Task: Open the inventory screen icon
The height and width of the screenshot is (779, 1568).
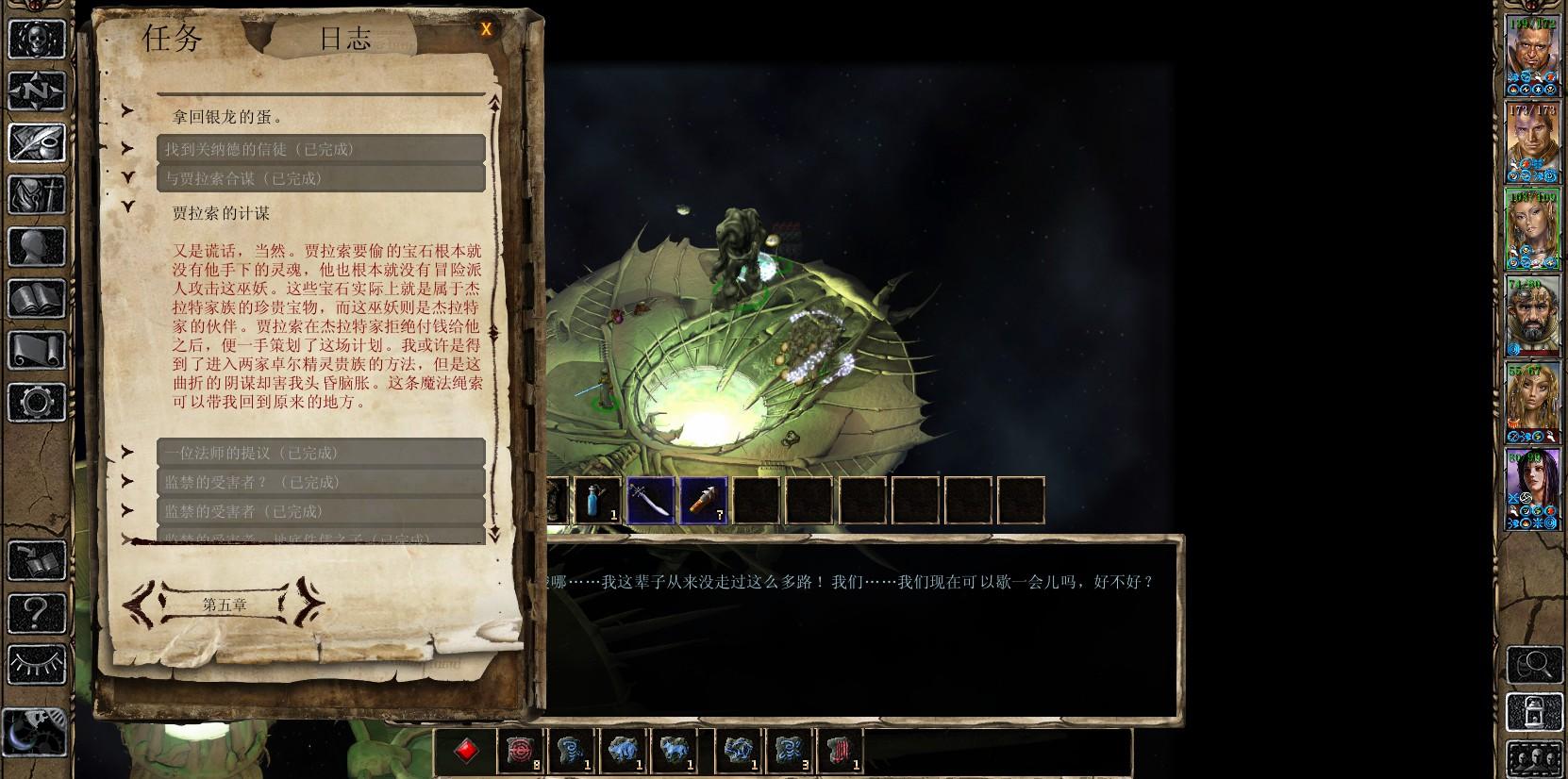Action: pos(37,196)
